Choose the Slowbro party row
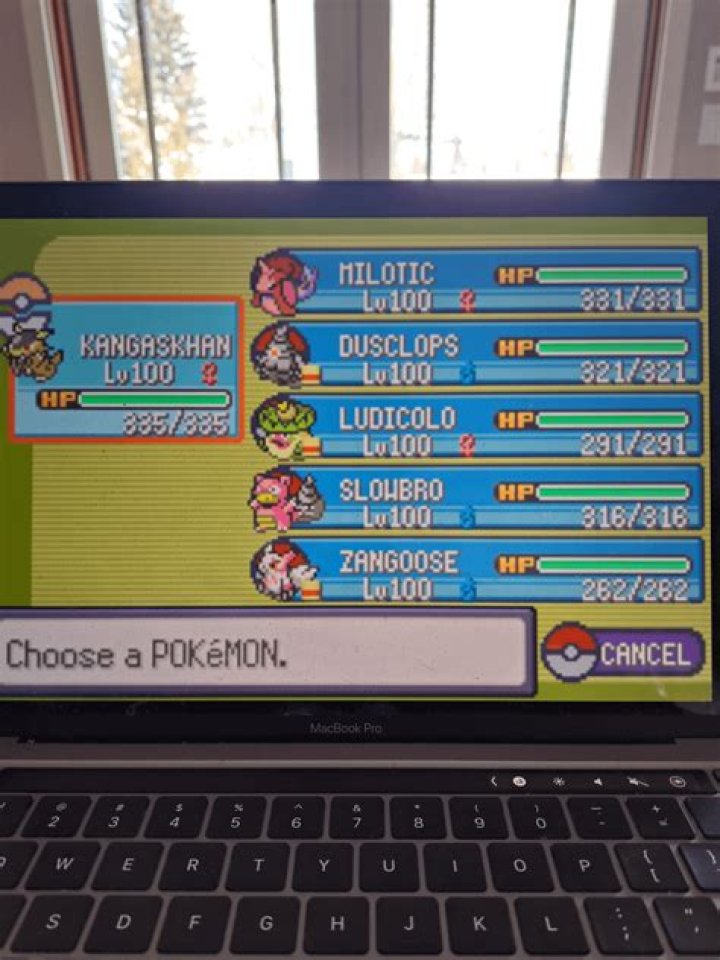The width and height of the screenshot is (720, 960). point(480,500)
